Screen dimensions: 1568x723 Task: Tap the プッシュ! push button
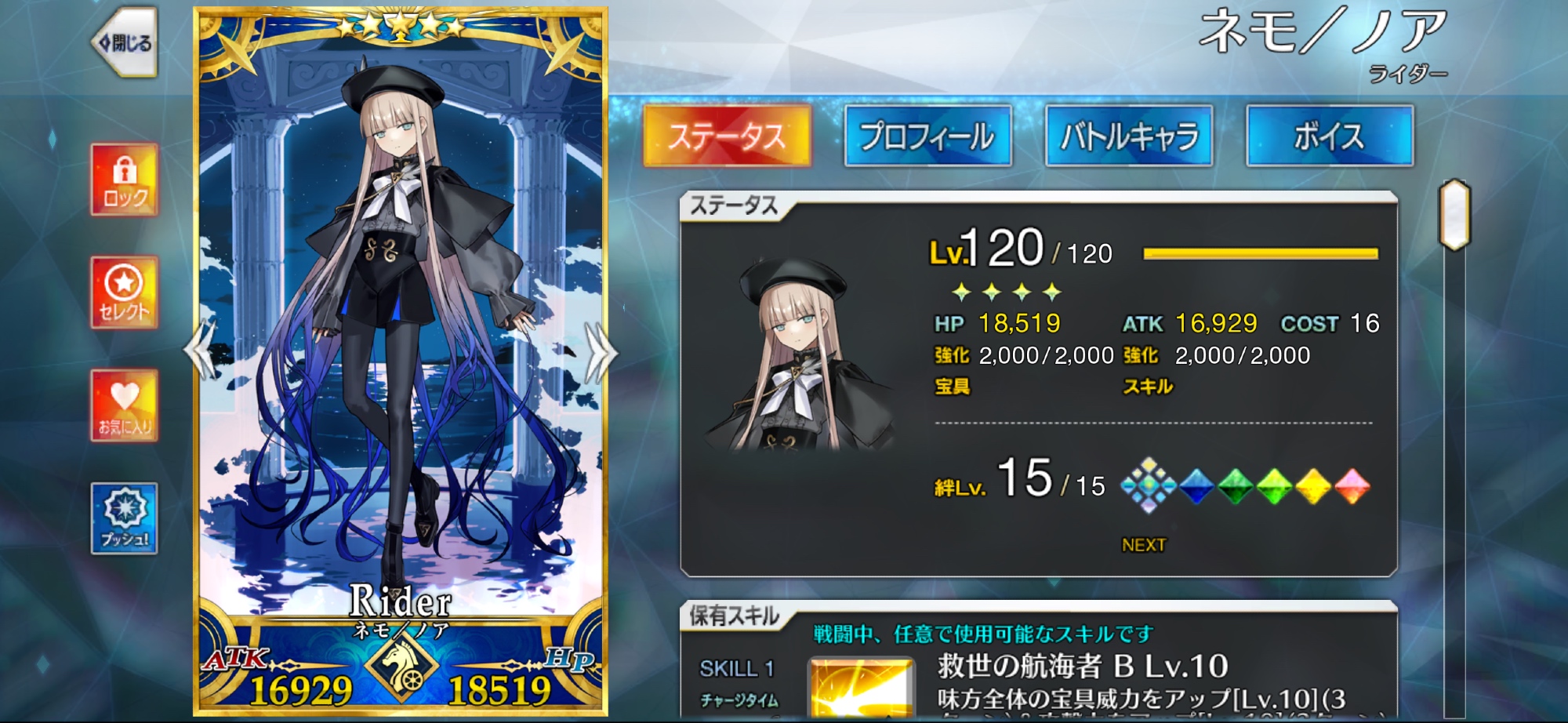pyautogui.click(x=124, y=518)
